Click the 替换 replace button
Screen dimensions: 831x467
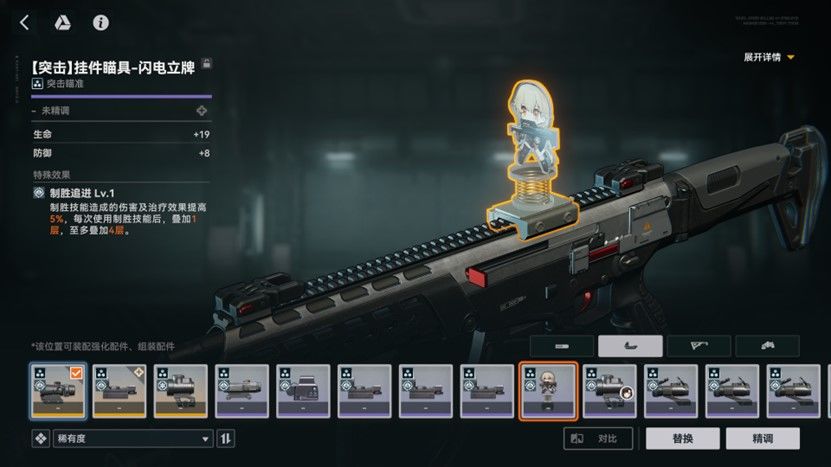[x=683, y=439]
